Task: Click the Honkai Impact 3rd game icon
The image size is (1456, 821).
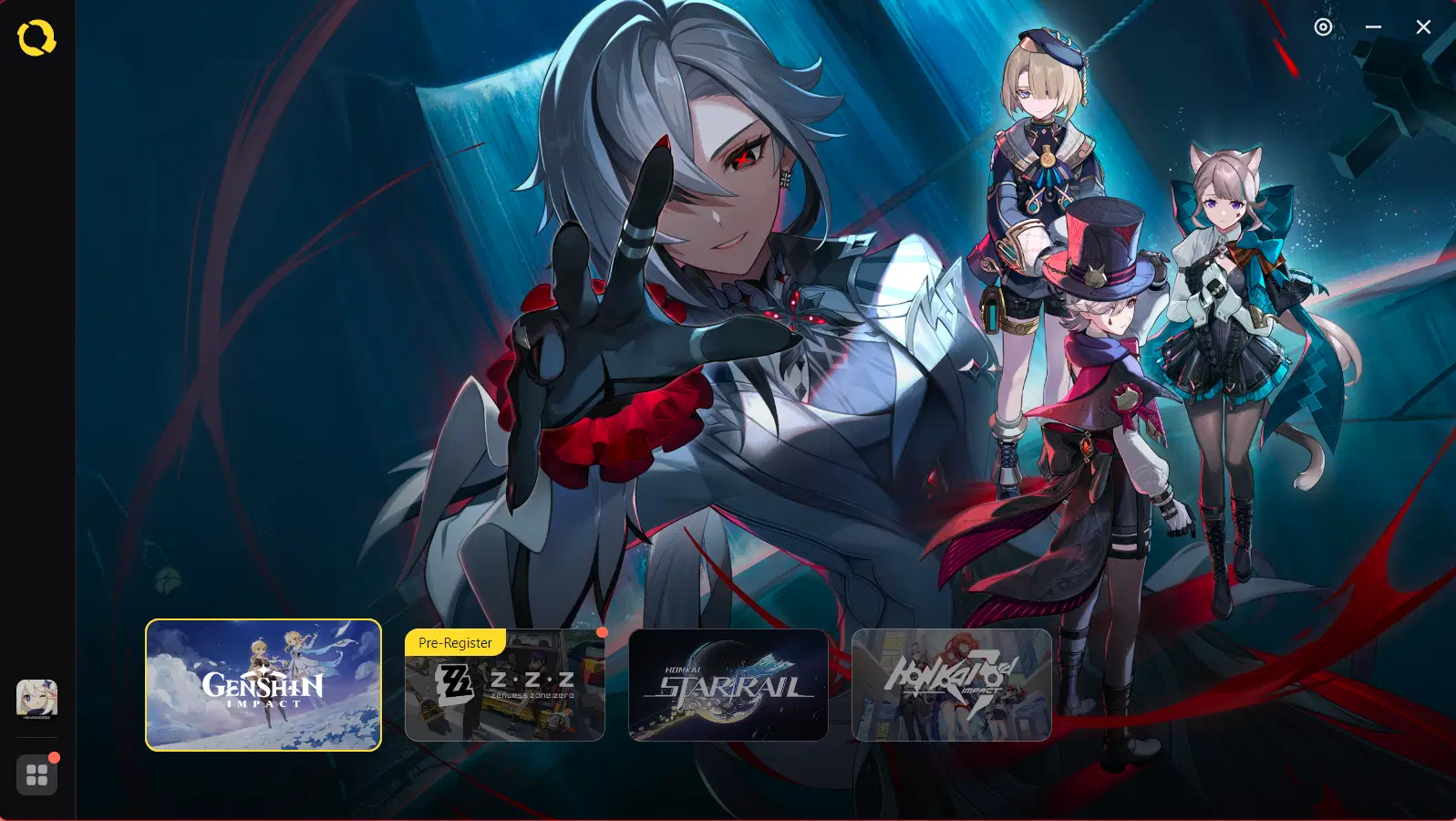Action: pos(951,686)
